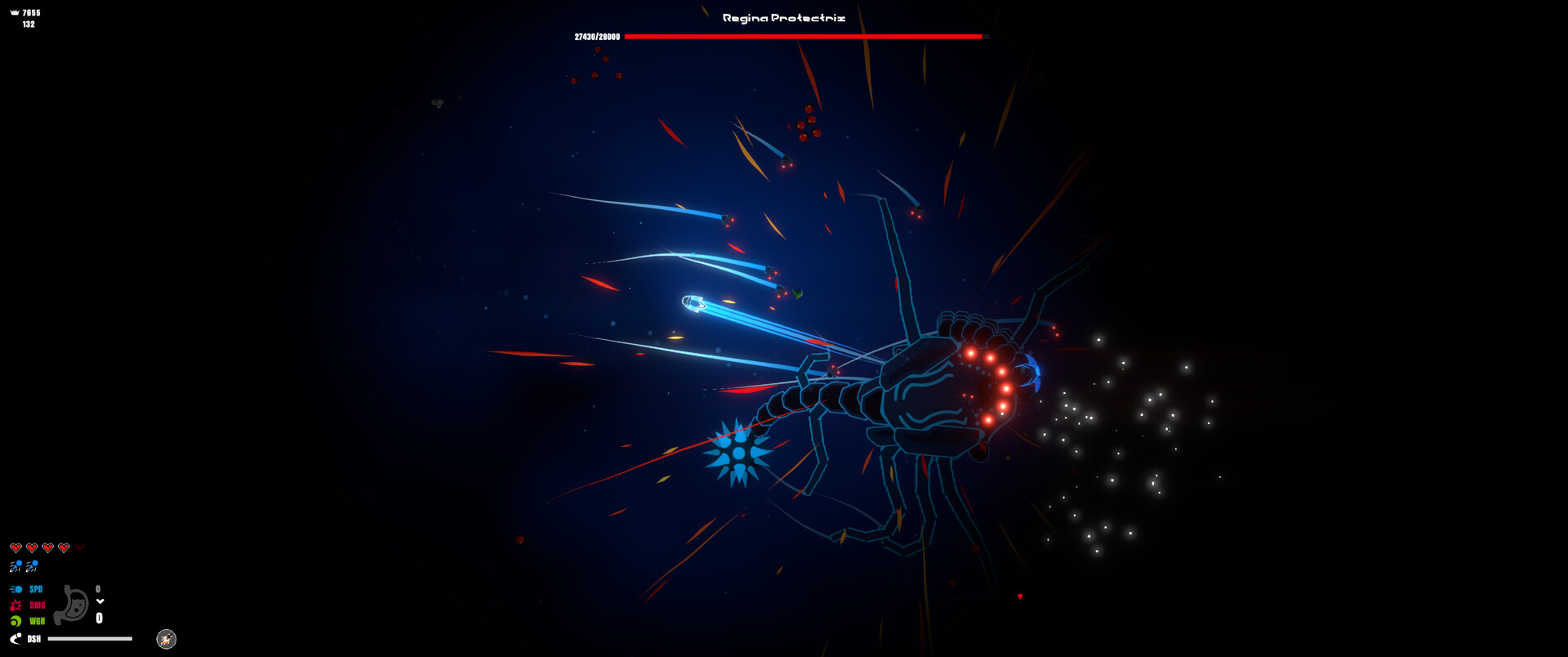Screen dimensions: 1568x657
Task: Click the DSH dash swoosh icon
Action: click(x=16, y=638)
